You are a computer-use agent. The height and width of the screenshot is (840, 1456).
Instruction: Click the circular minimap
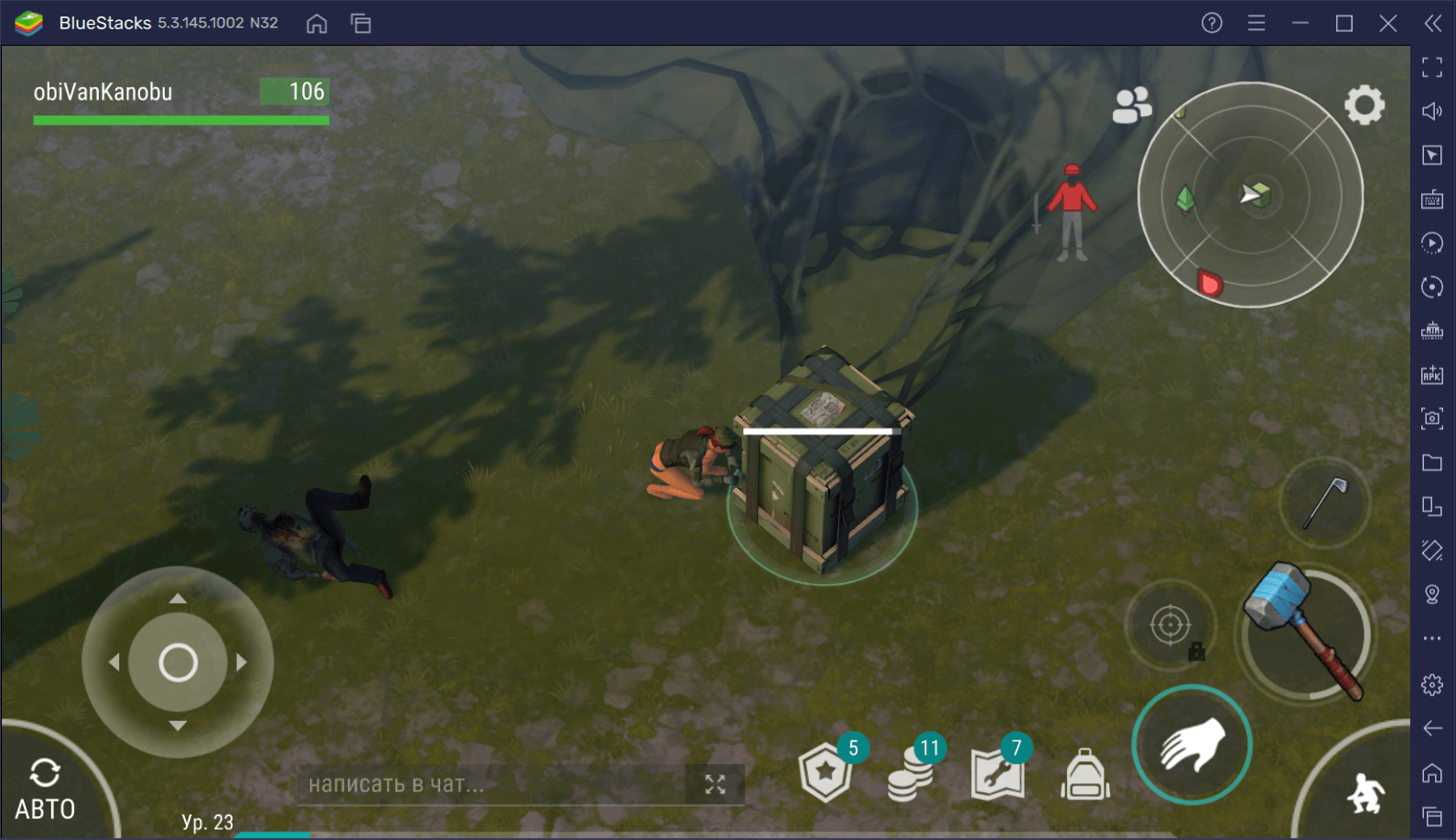coord(1250,195)
